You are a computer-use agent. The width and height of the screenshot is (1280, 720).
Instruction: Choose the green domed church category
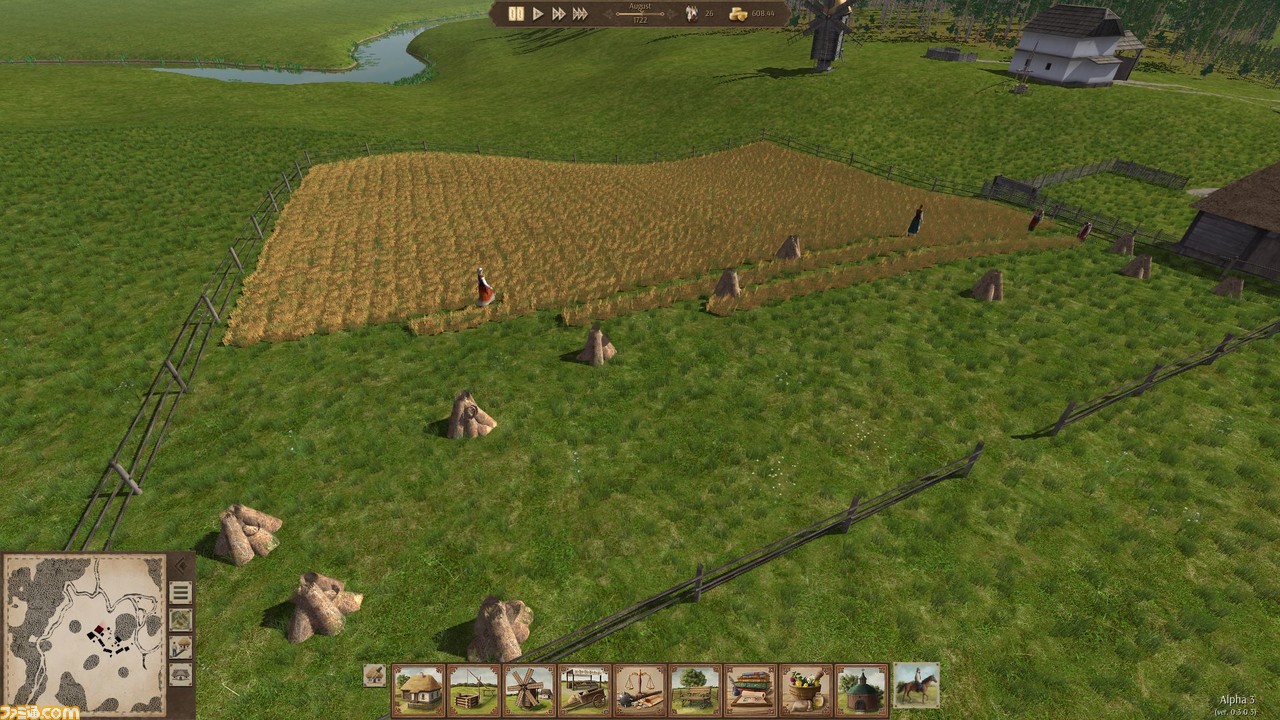861,689
